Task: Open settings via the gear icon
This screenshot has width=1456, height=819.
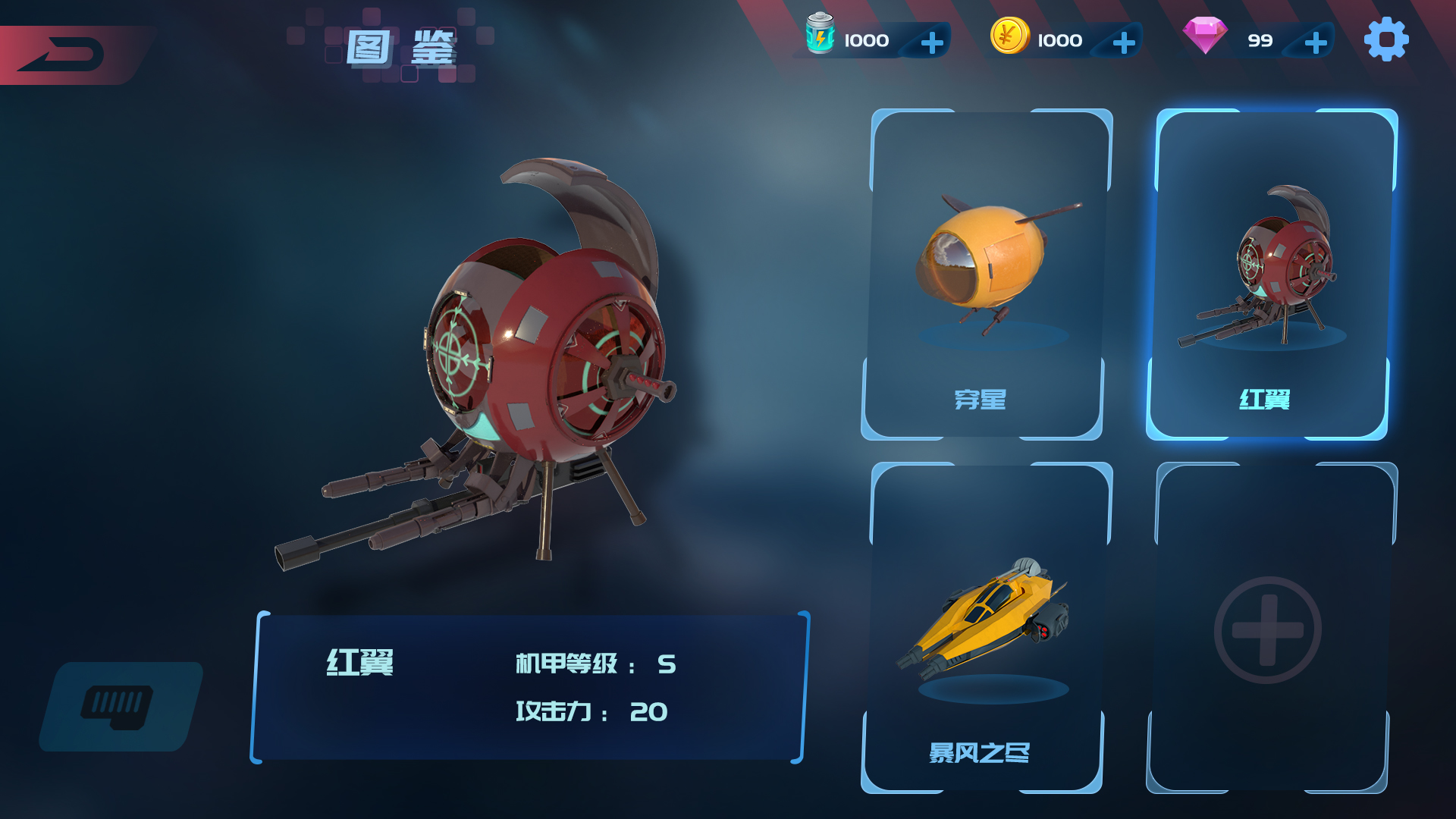Action: pyautogui.click(x=1386, y=39)
